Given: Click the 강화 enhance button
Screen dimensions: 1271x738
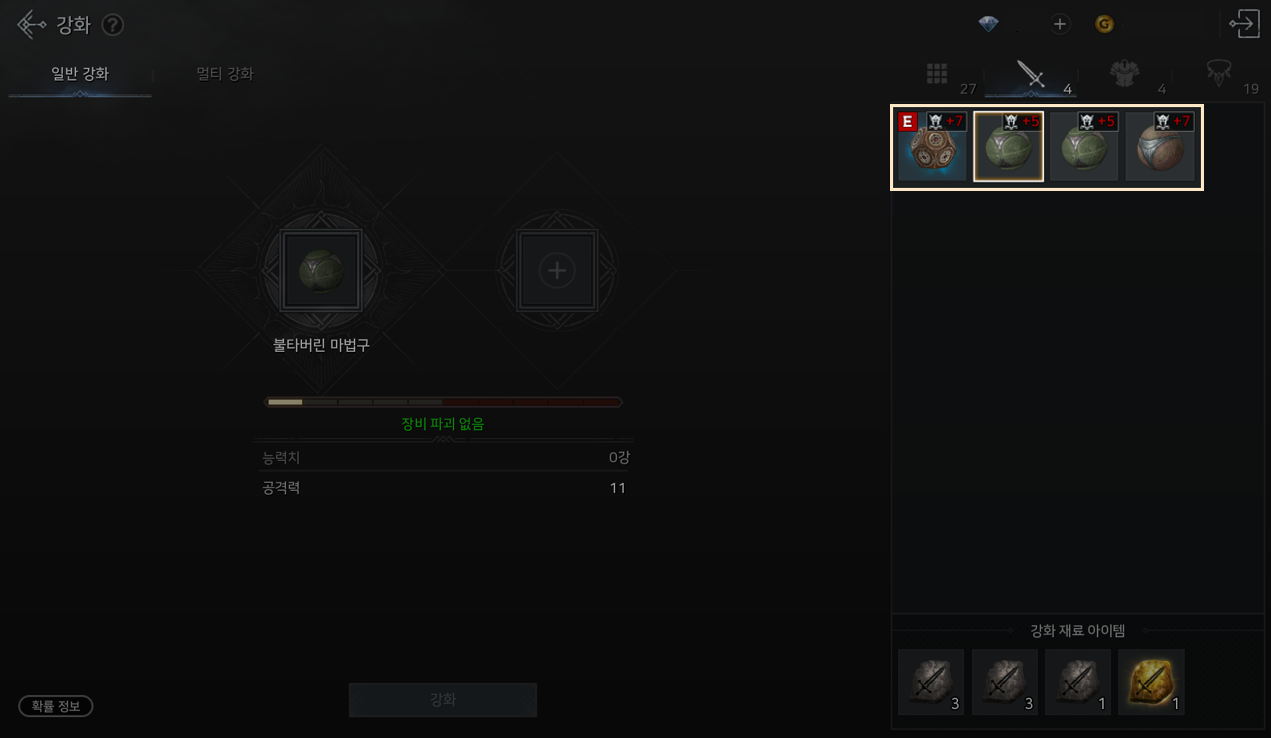Looking at the screenshot, I should click(x=442, y=700).
